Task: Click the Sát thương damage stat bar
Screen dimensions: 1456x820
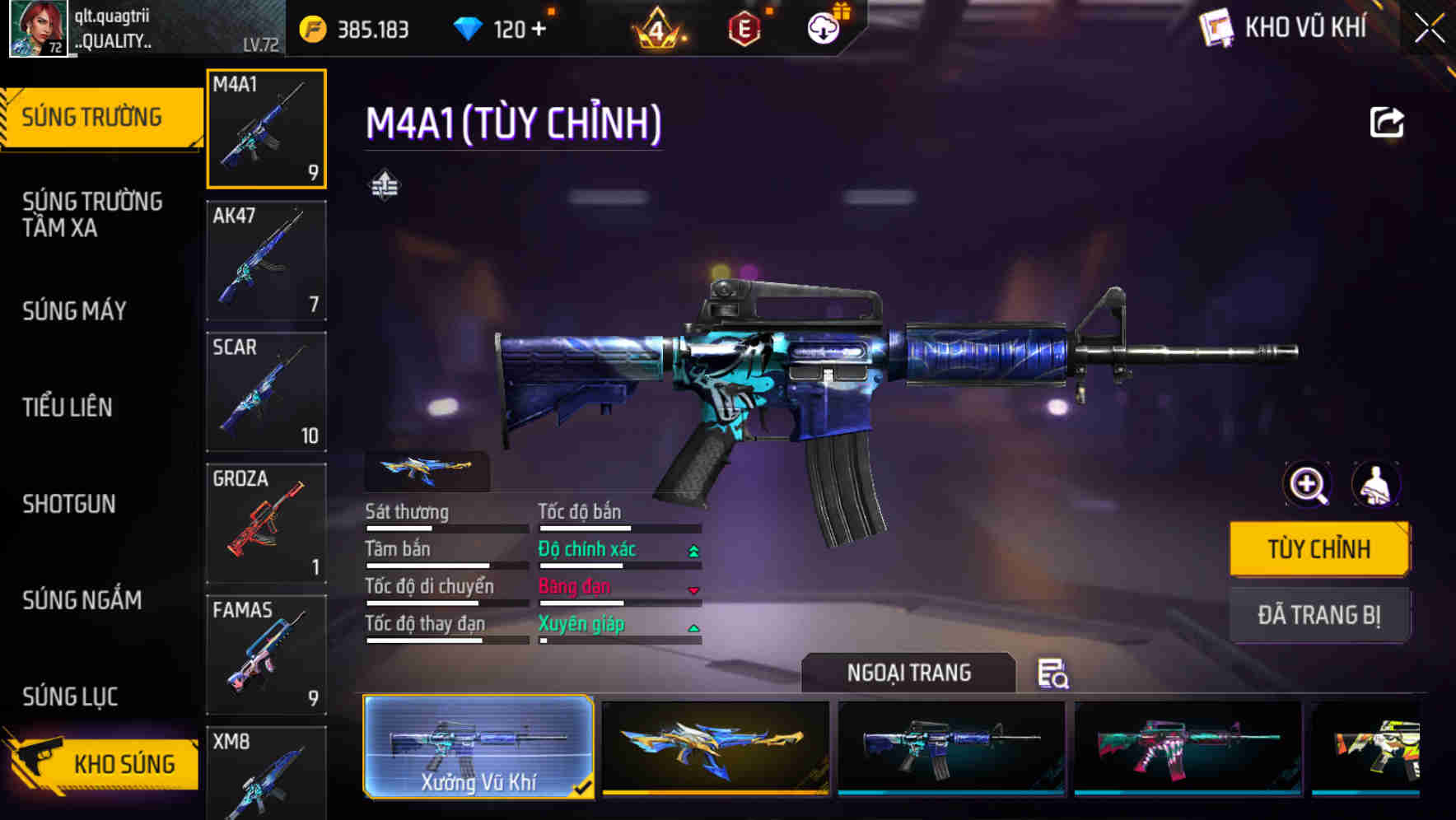Action: 445,527
